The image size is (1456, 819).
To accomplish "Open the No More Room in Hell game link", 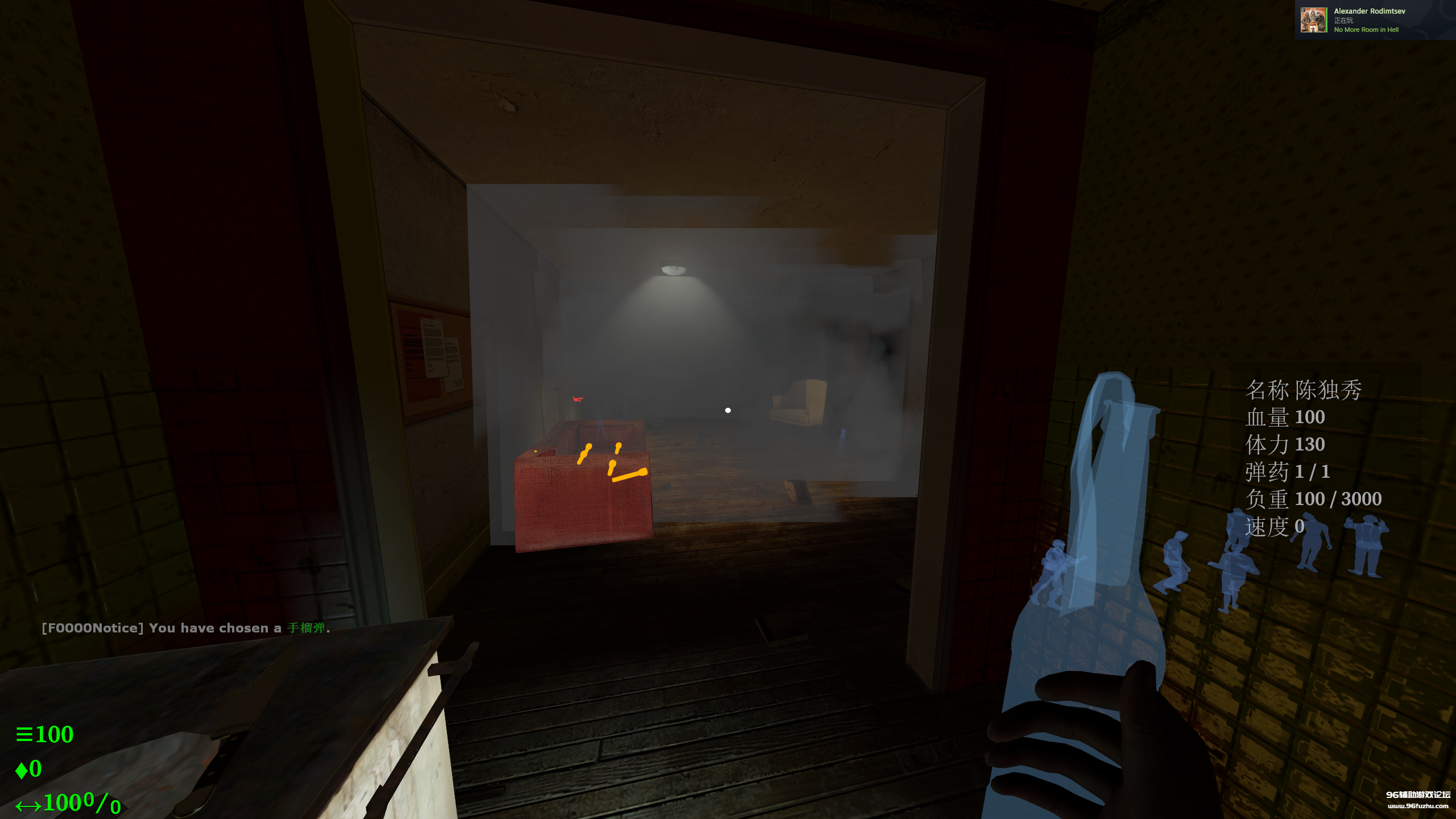I will pyautogui.click(x=1366, y=30).
